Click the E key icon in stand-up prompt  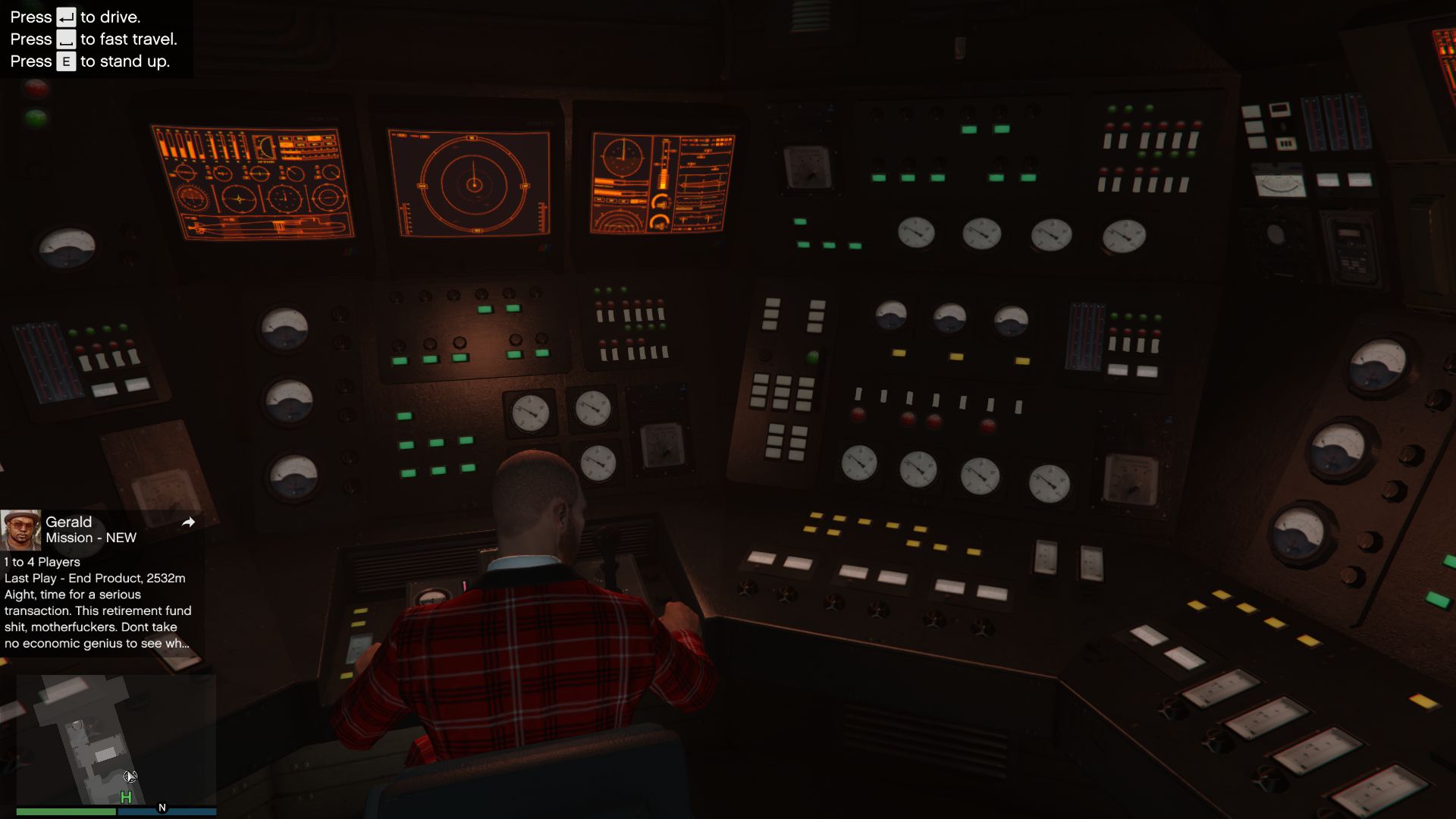(65, 61)
